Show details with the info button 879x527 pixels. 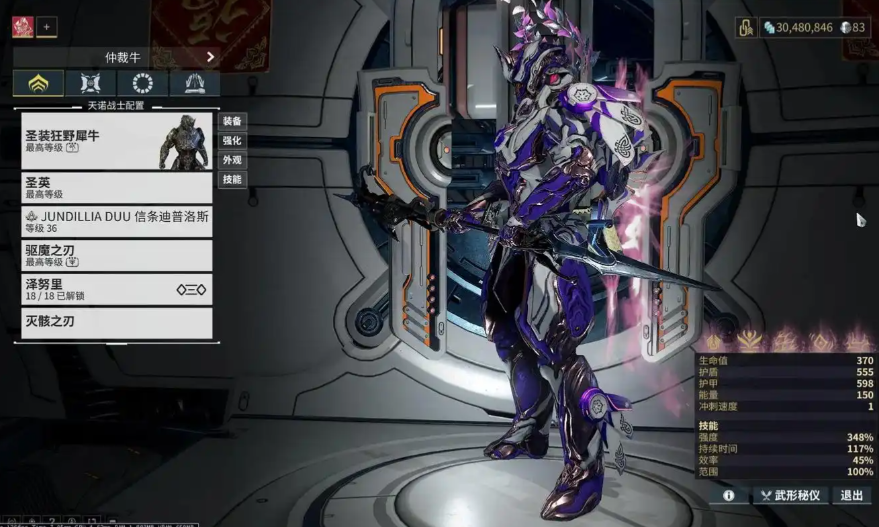tap(728, 495)
